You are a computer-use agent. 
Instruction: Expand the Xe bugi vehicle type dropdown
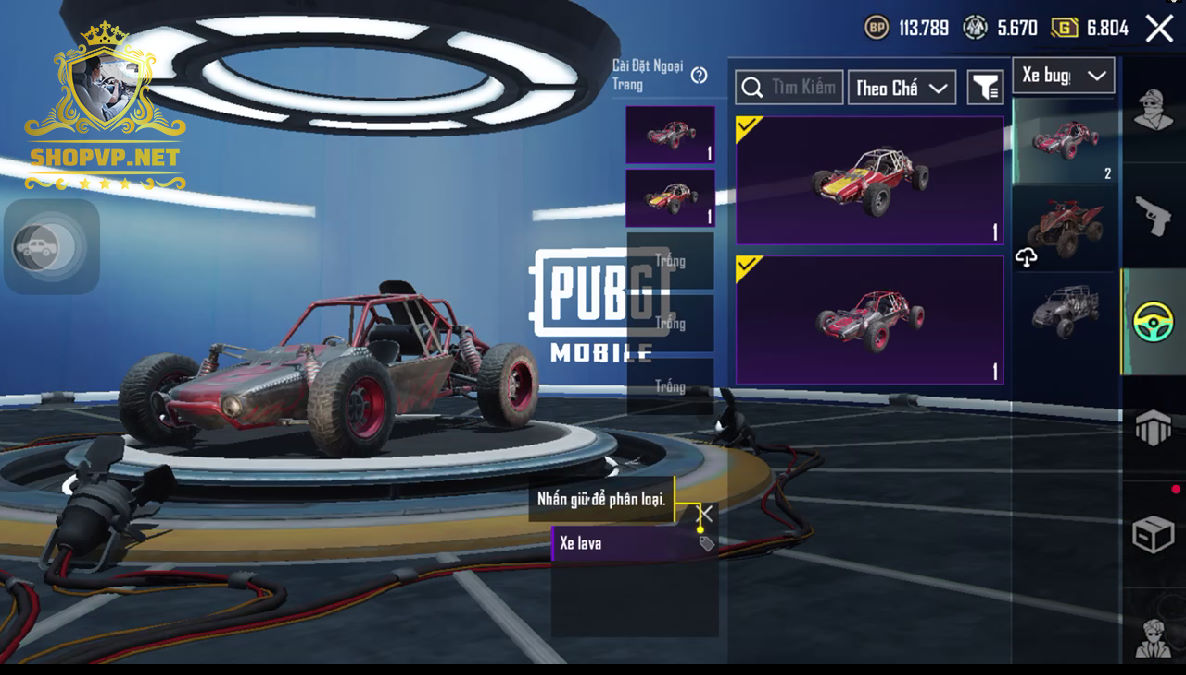coord(1064,76)
